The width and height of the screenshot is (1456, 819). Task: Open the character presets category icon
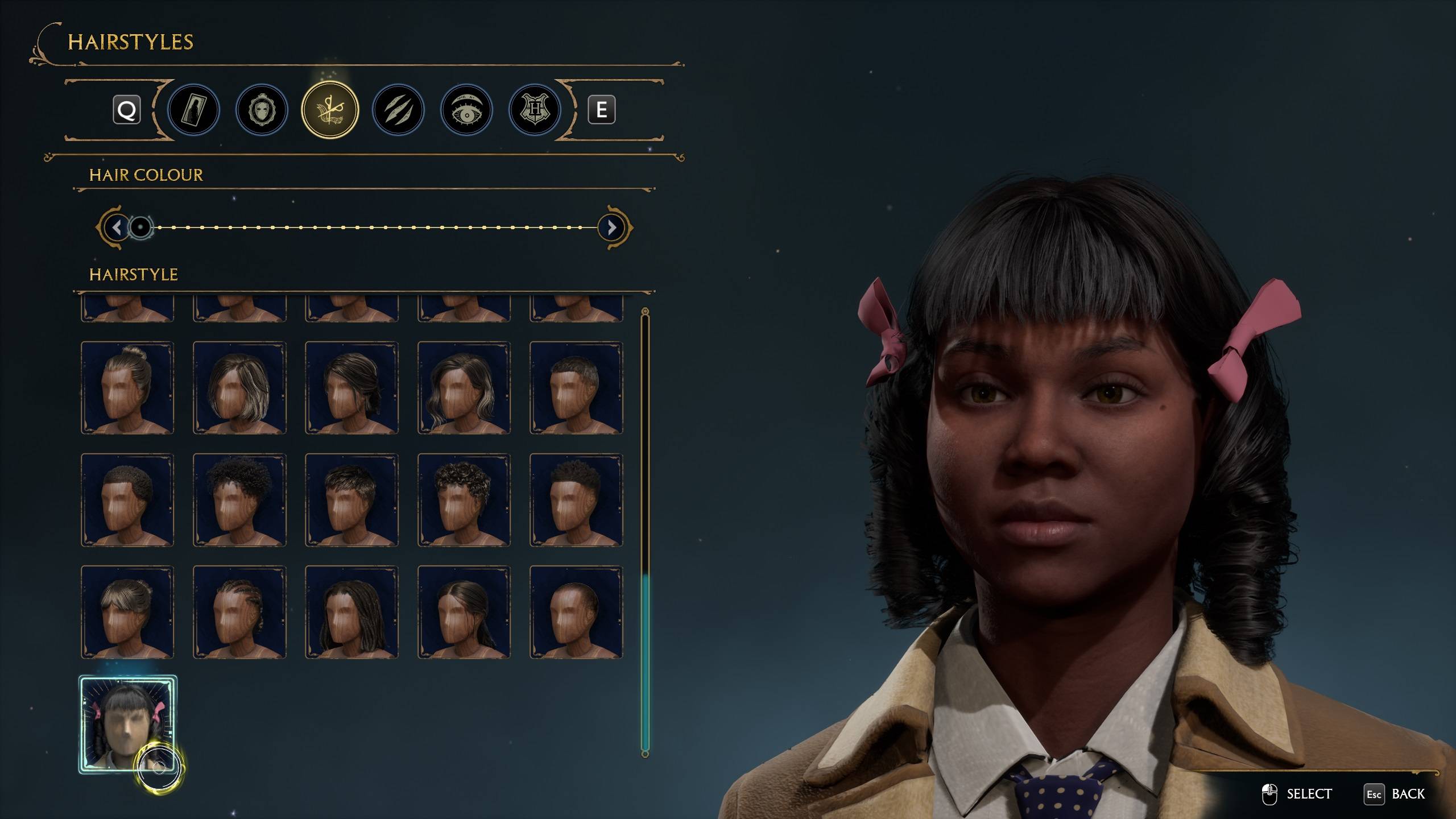click(195, 110)
